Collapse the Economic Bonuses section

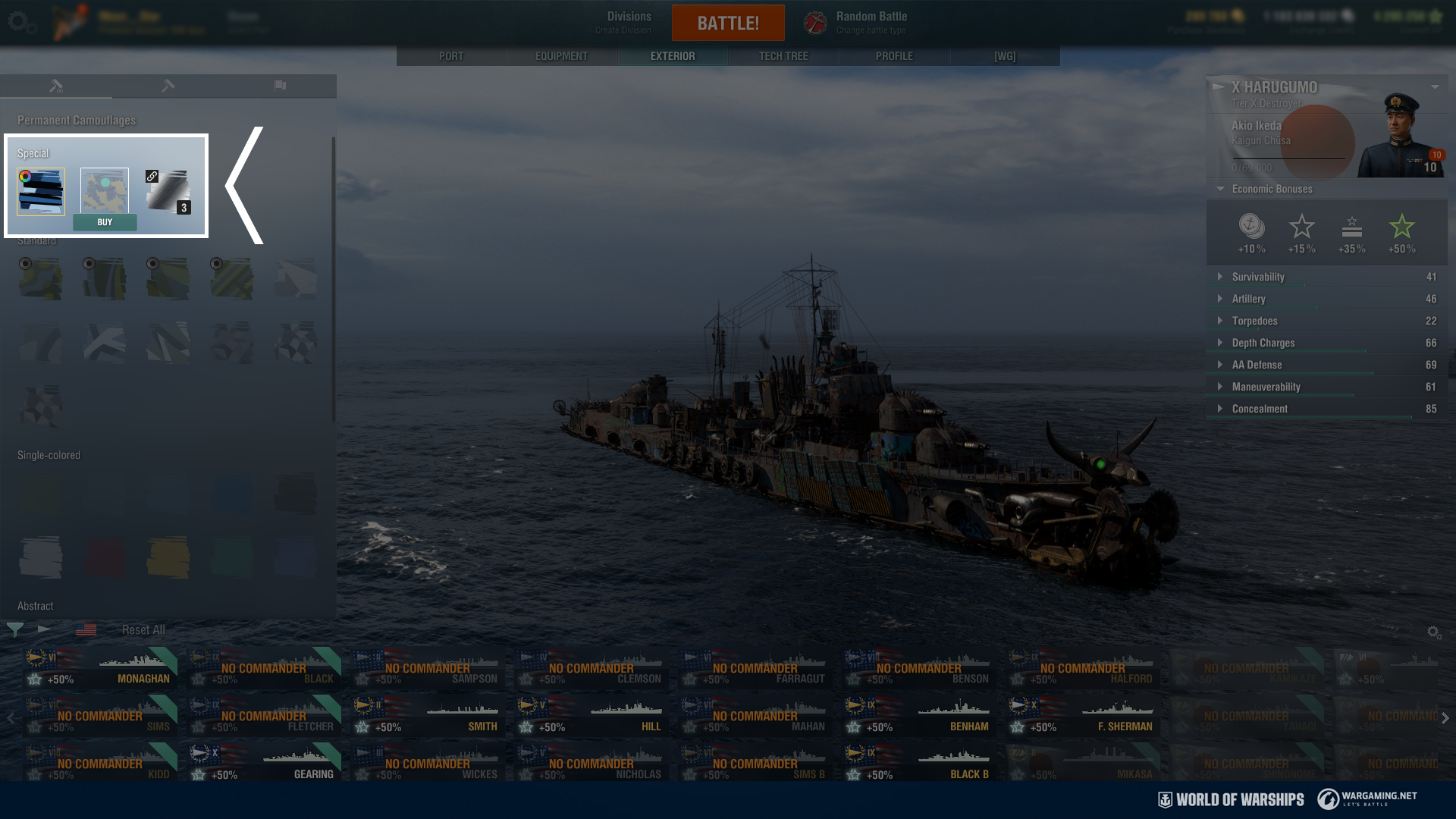coord(1221,189)
